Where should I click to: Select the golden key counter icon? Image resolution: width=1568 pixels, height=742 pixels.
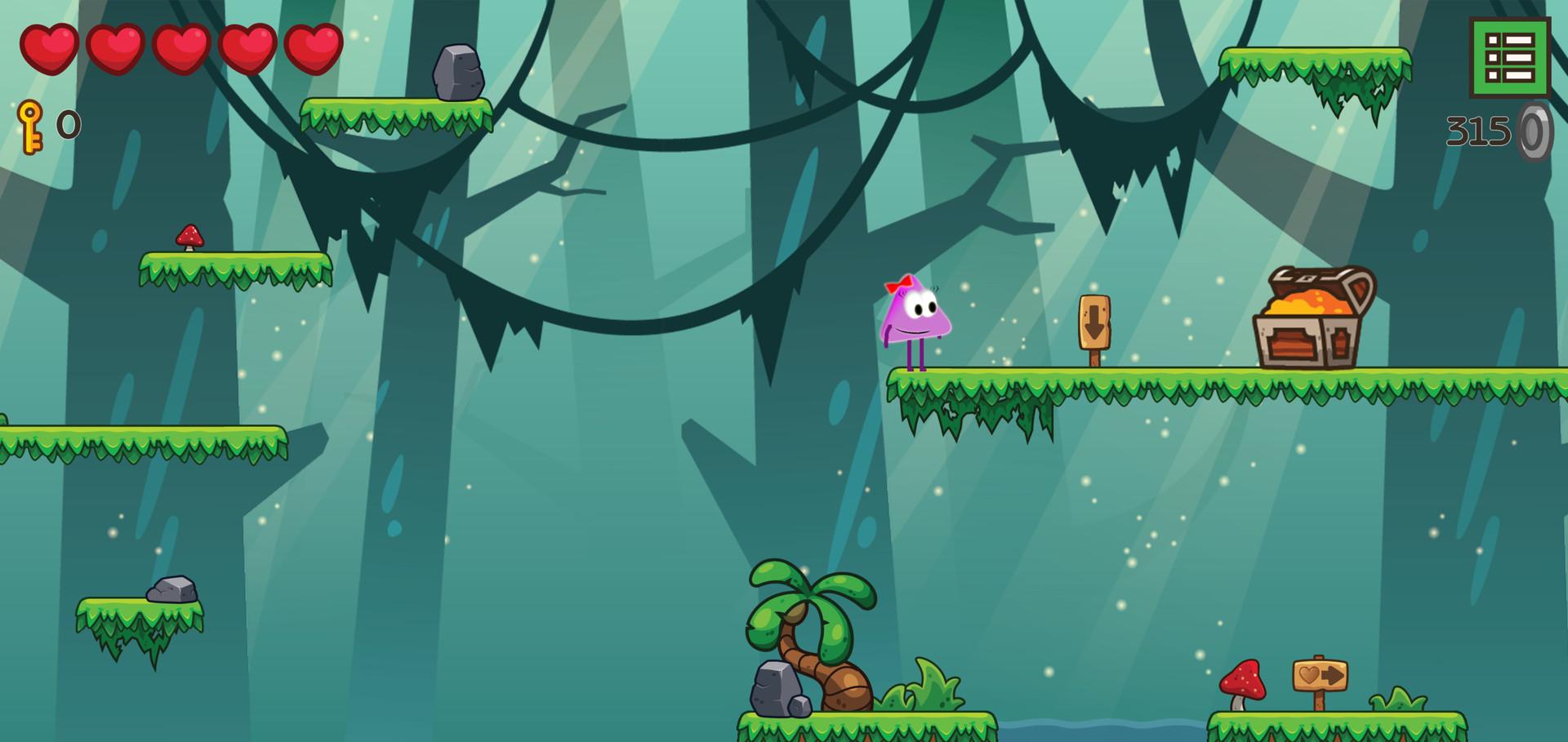pyautogui.click(x=31, y=125)
